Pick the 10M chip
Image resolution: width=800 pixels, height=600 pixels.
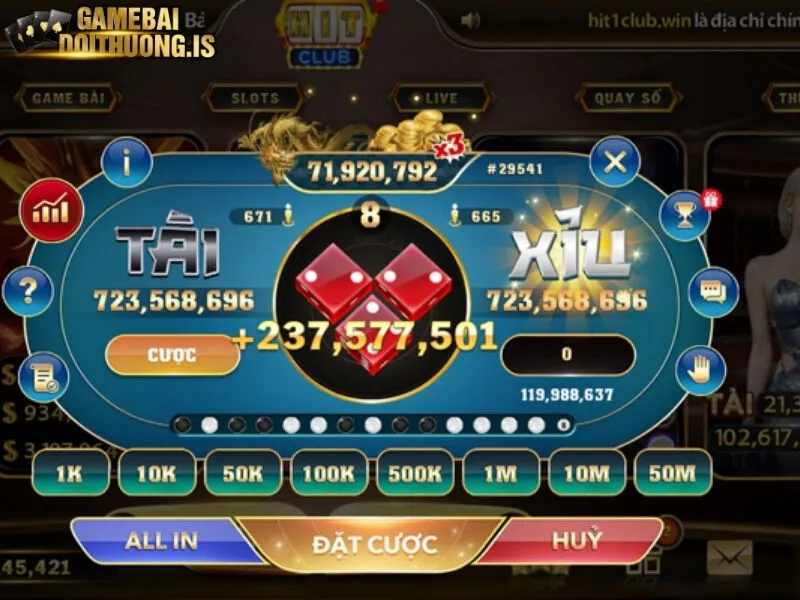pos(586,472)
